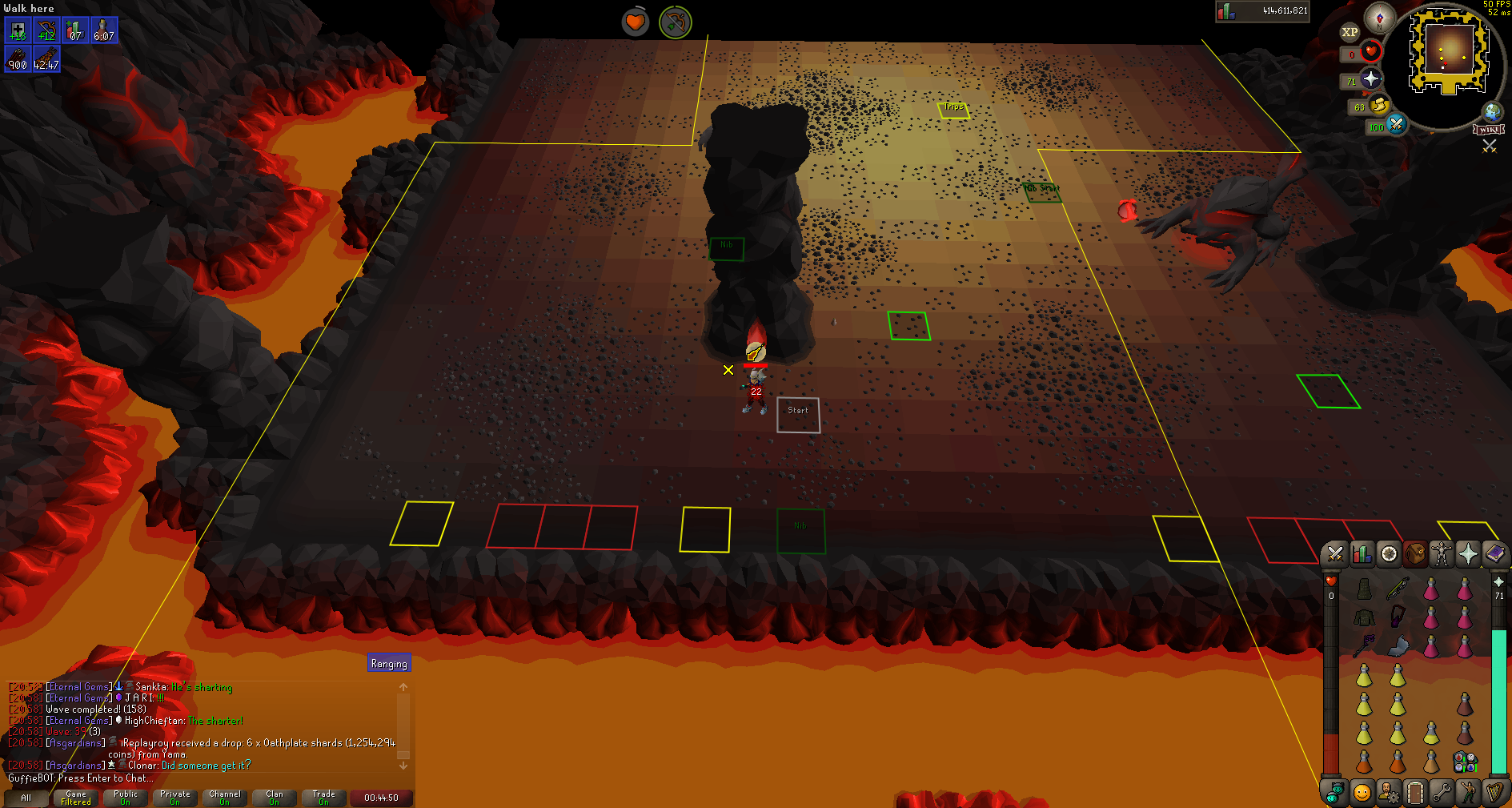Open the wrench Settings tab

click(x=1442, y=793)
